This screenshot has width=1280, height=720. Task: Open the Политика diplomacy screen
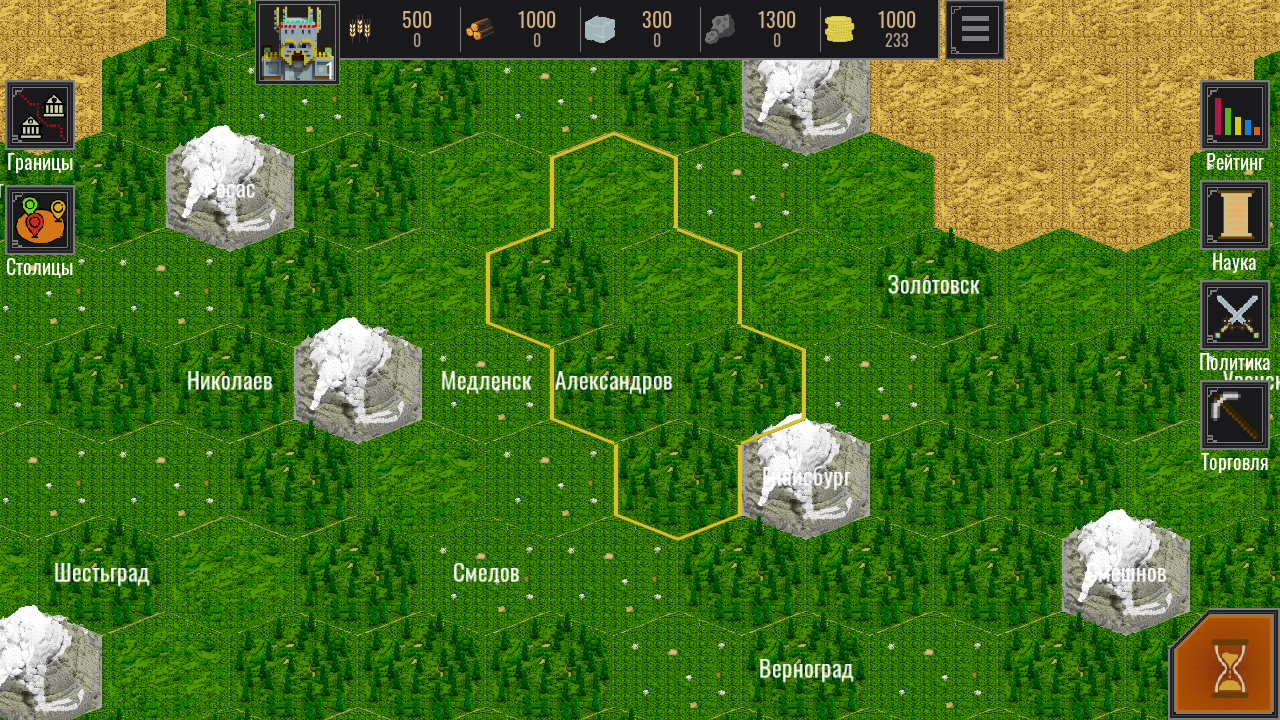pos(1235,315)
